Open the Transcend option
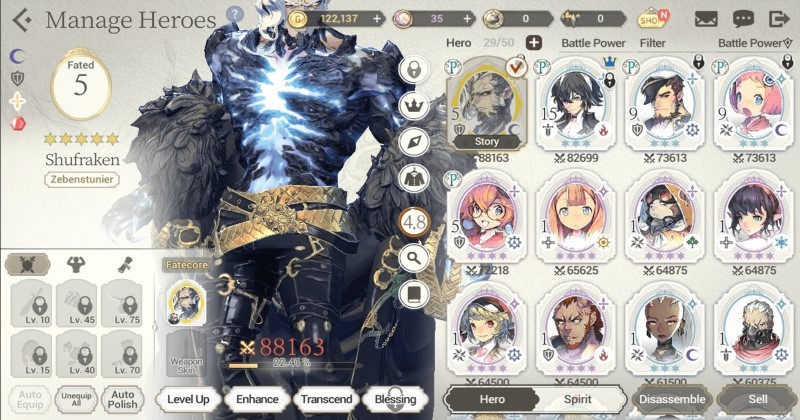Image resolution: width=800 pixels, height=420 pixels. pos(326,399)
